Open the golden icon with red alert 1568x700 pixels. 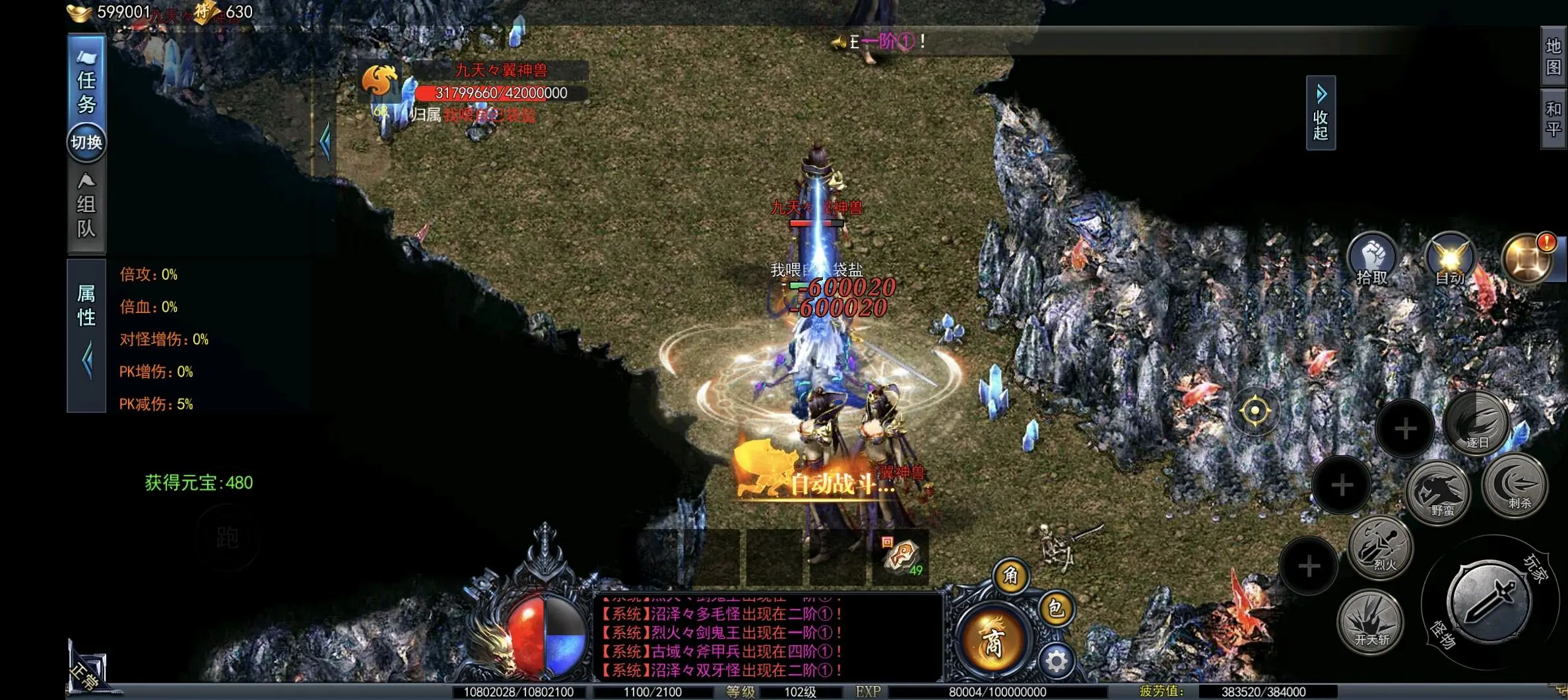coord(1526,259)
